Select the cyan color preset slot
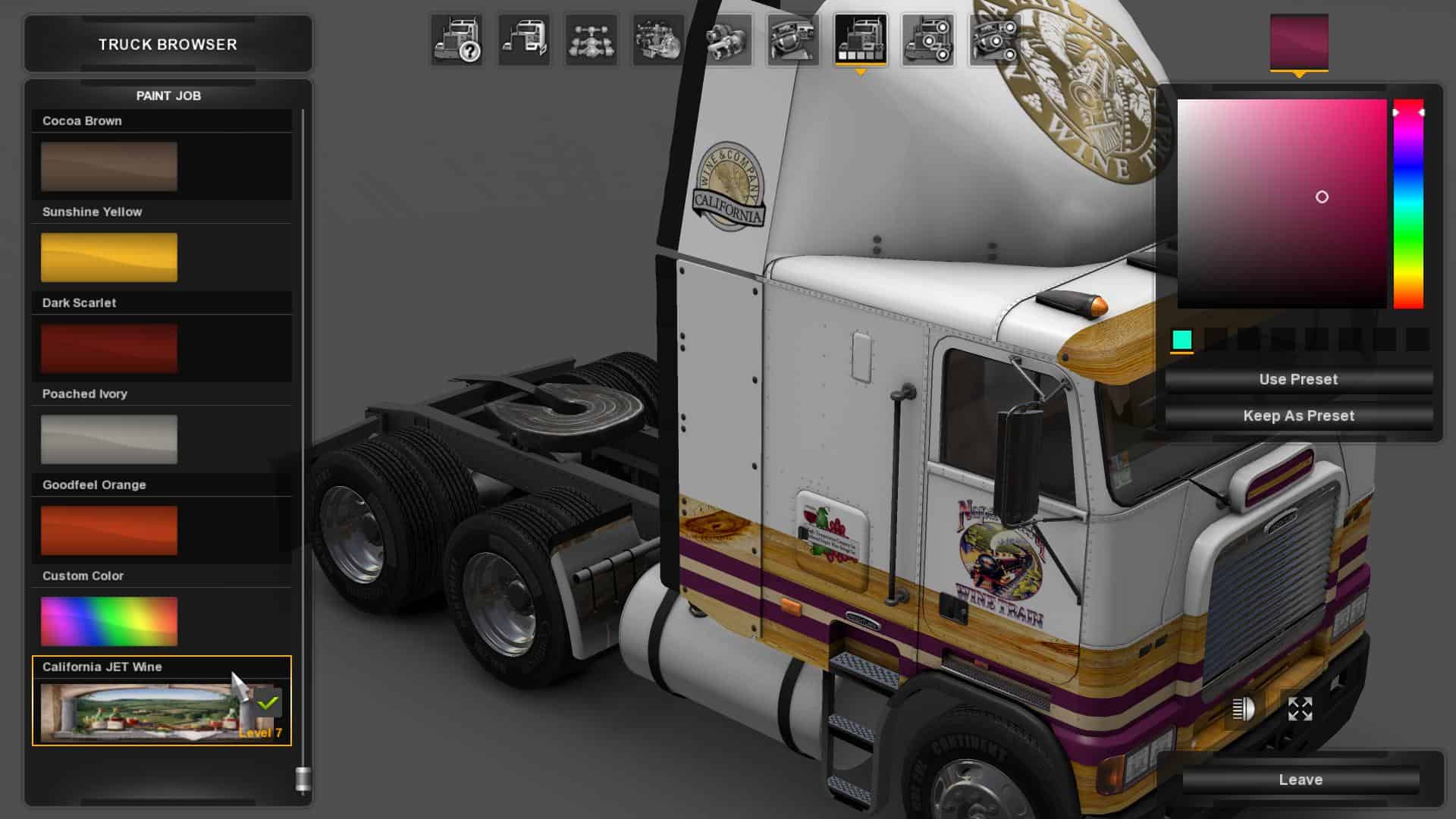The width and height of the screenshot is (1456, 819). [x=1181, y=340]
